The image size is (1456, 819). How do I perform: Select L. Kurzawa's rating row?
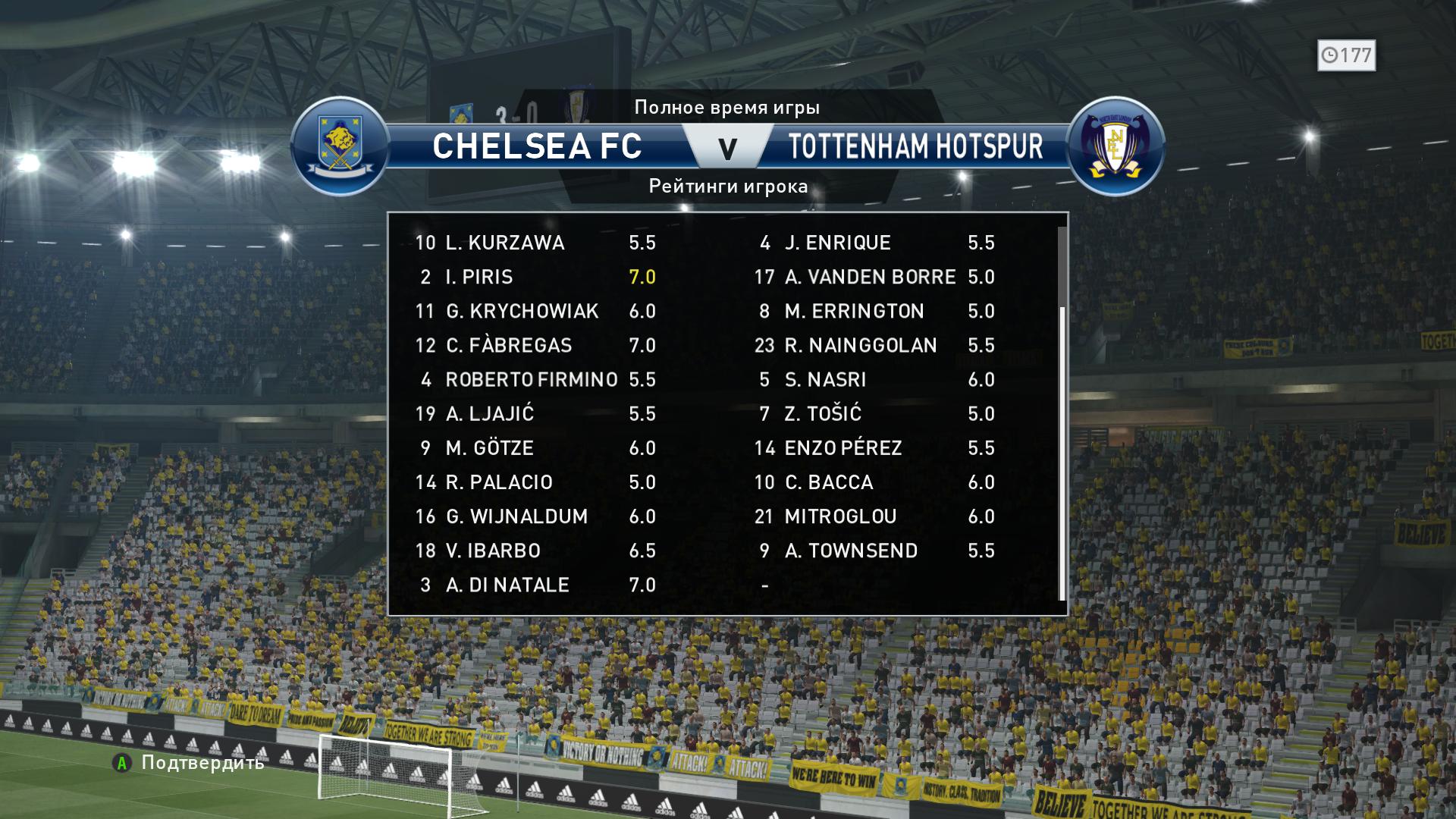(x=535, y=243)
